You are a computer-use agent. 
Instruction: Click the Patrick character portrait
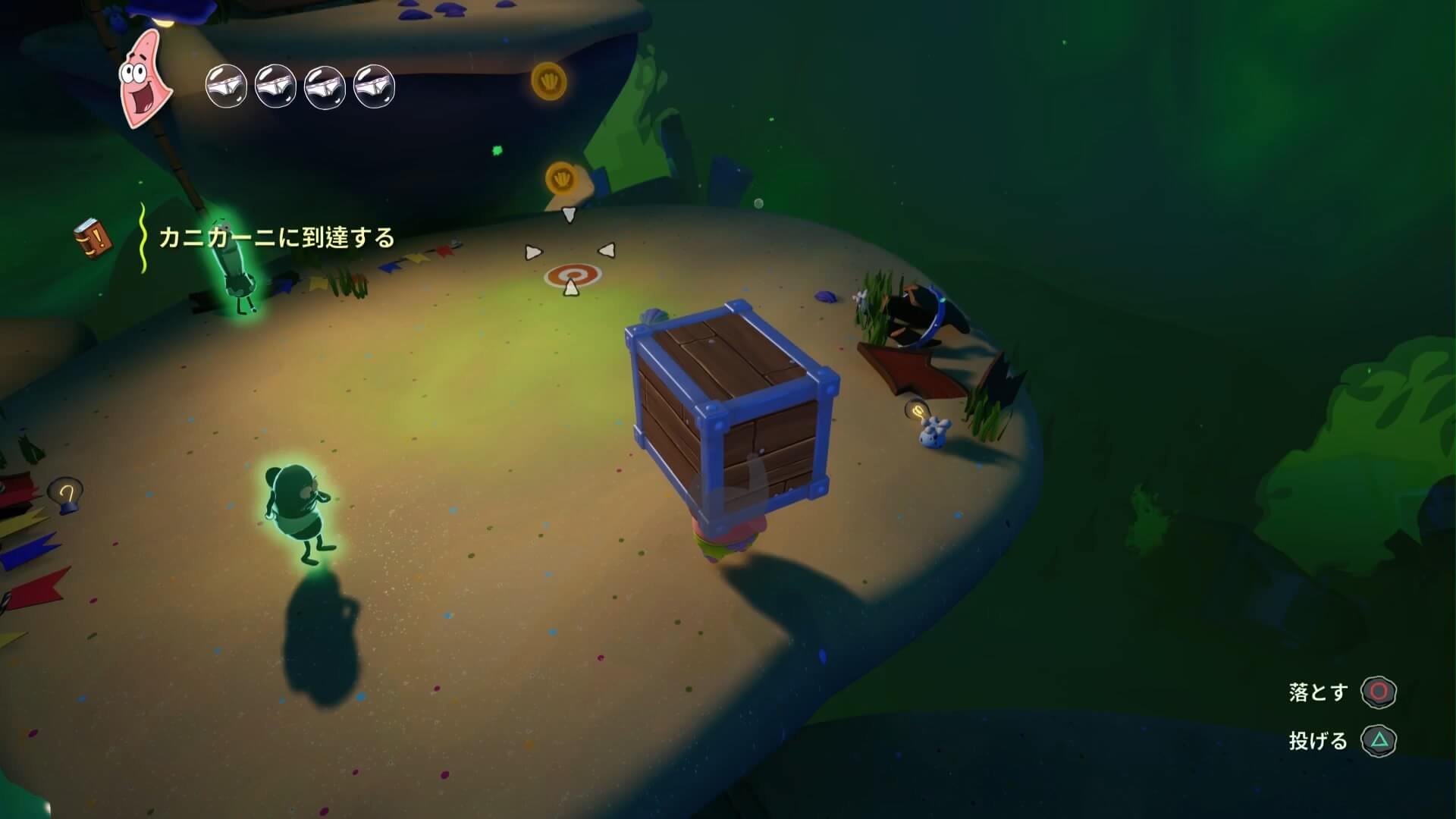pos(146,78)
